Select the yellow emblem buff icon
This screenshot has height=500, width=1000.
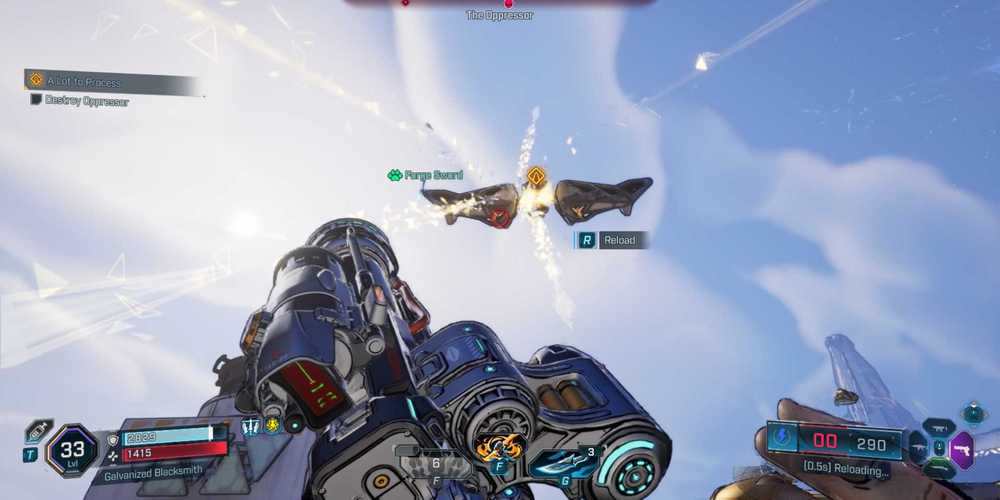(x=271, y=426)
